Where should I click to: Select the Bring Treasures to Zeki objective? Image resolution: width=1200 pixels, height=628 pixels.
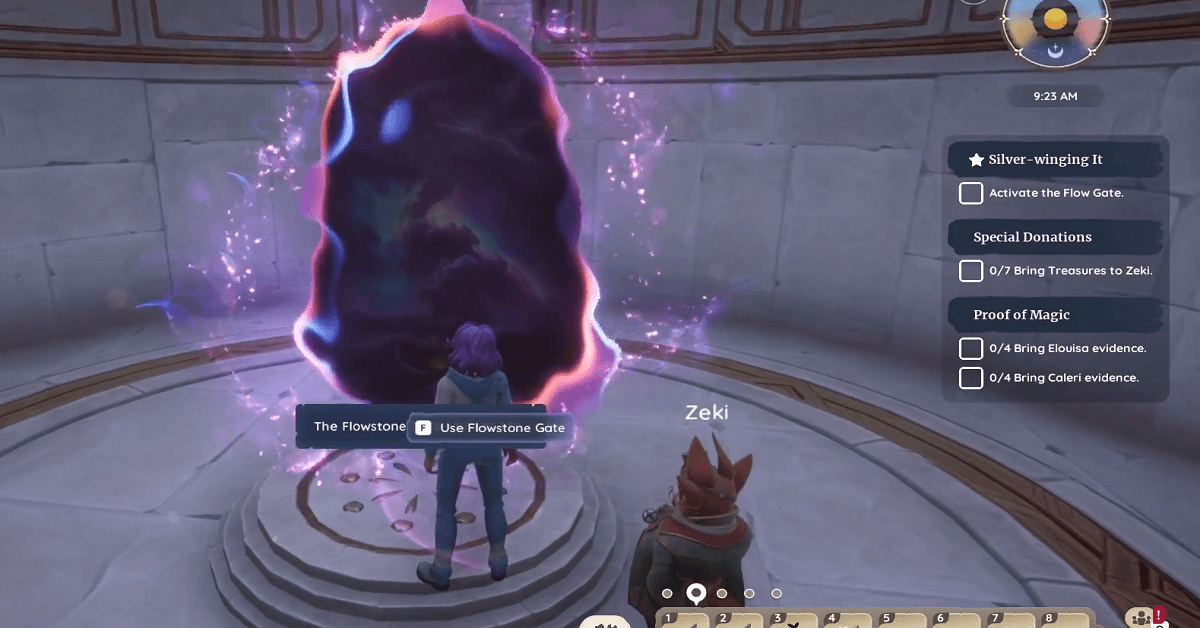click(1070, 271)
